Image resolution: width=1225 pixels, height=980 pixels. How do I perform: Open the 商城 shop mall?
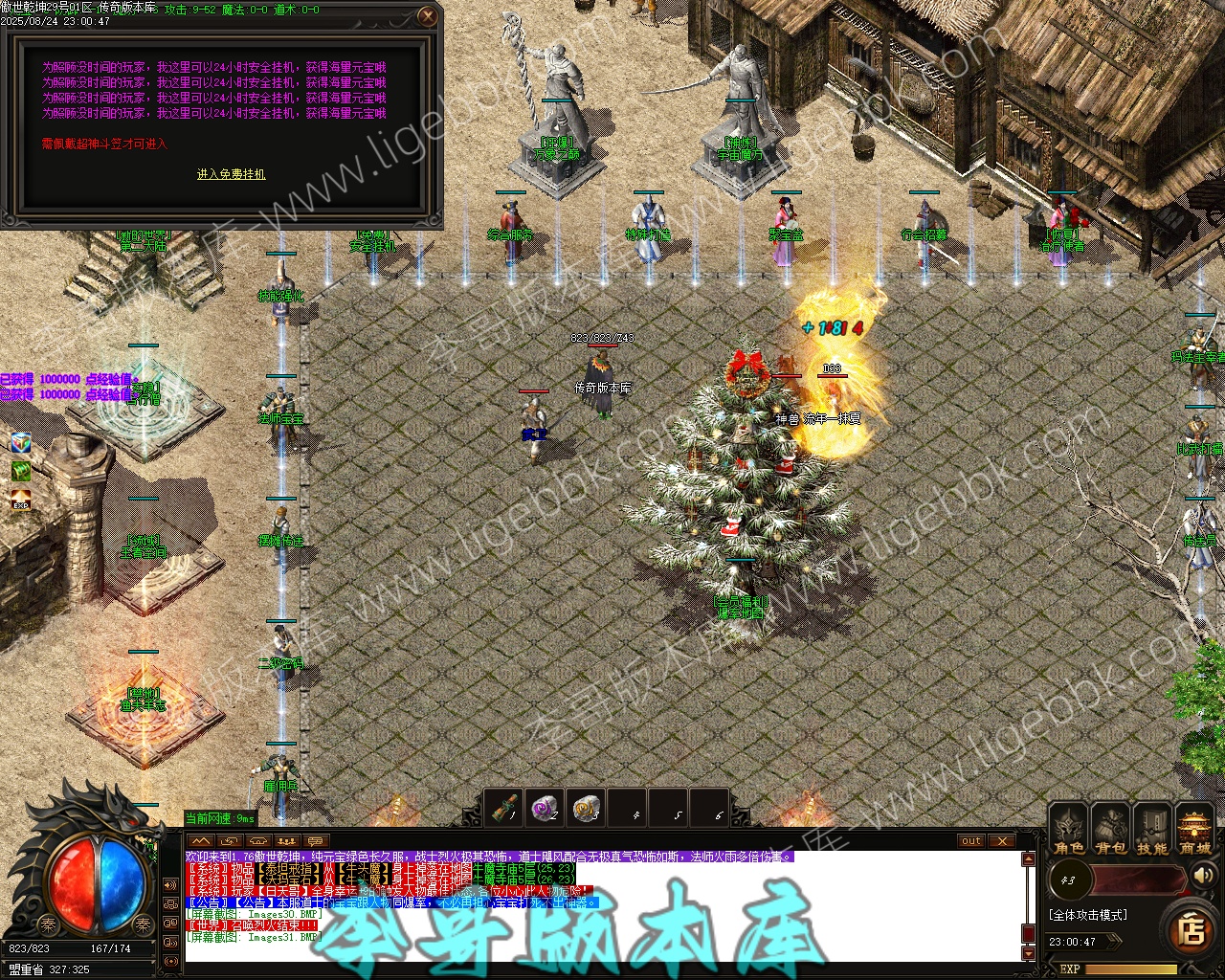point(1194,829)
